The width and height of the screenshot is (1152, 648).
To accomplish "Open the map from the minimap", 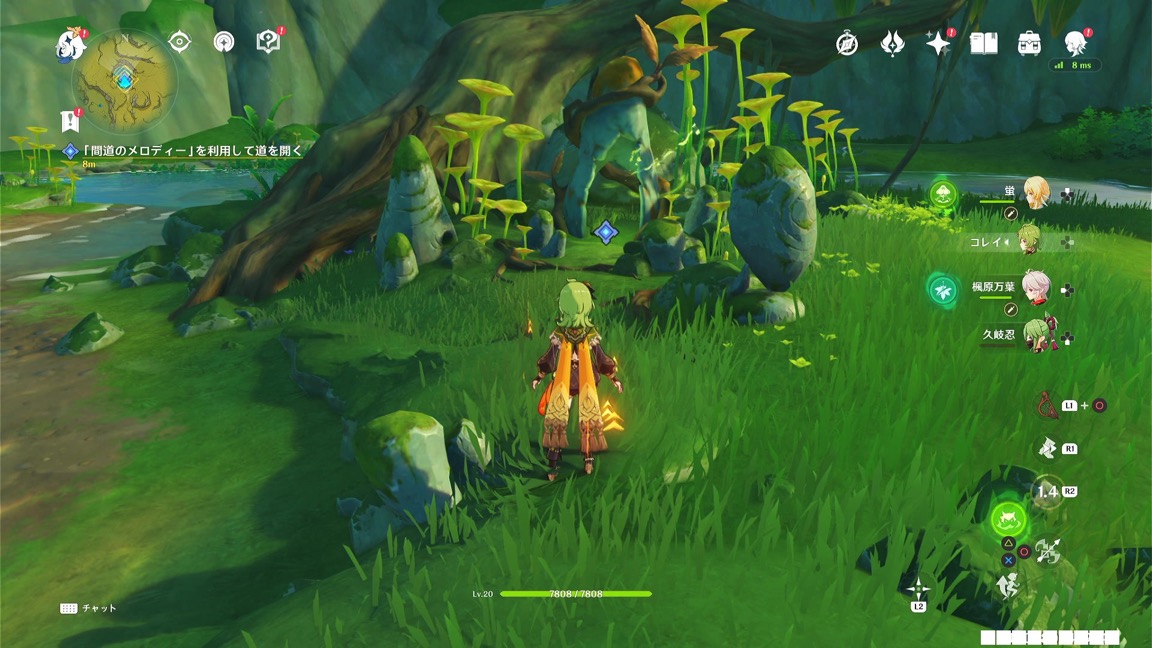I will click(125, 80).
